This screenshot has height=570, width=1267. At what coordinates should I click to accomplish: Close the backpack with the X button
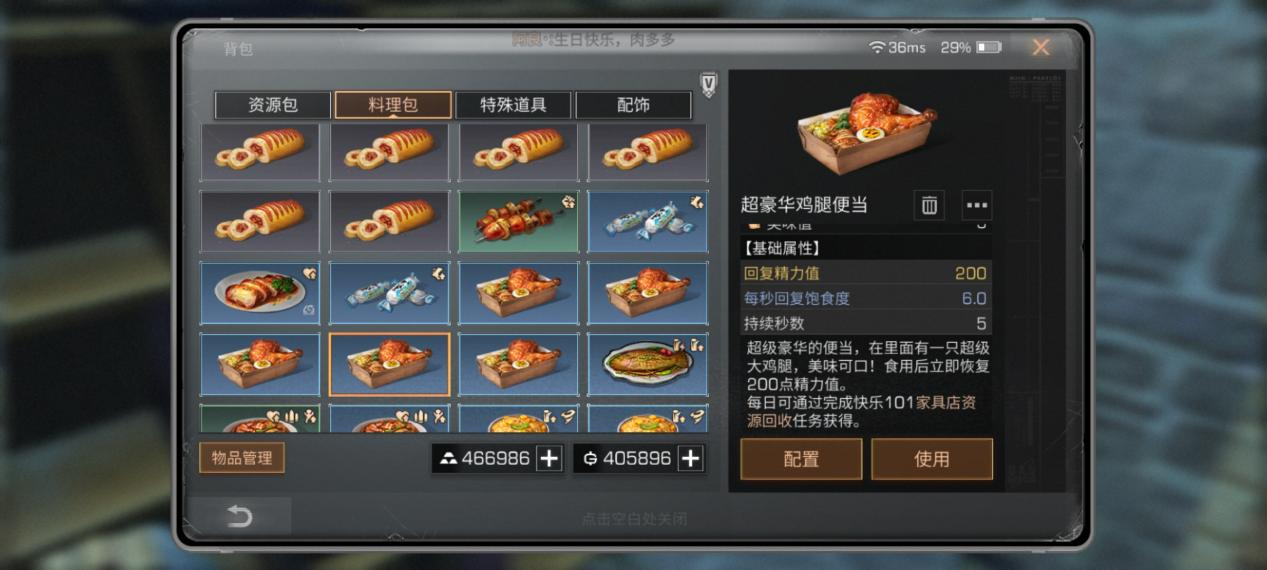[x=1040, y=47]
